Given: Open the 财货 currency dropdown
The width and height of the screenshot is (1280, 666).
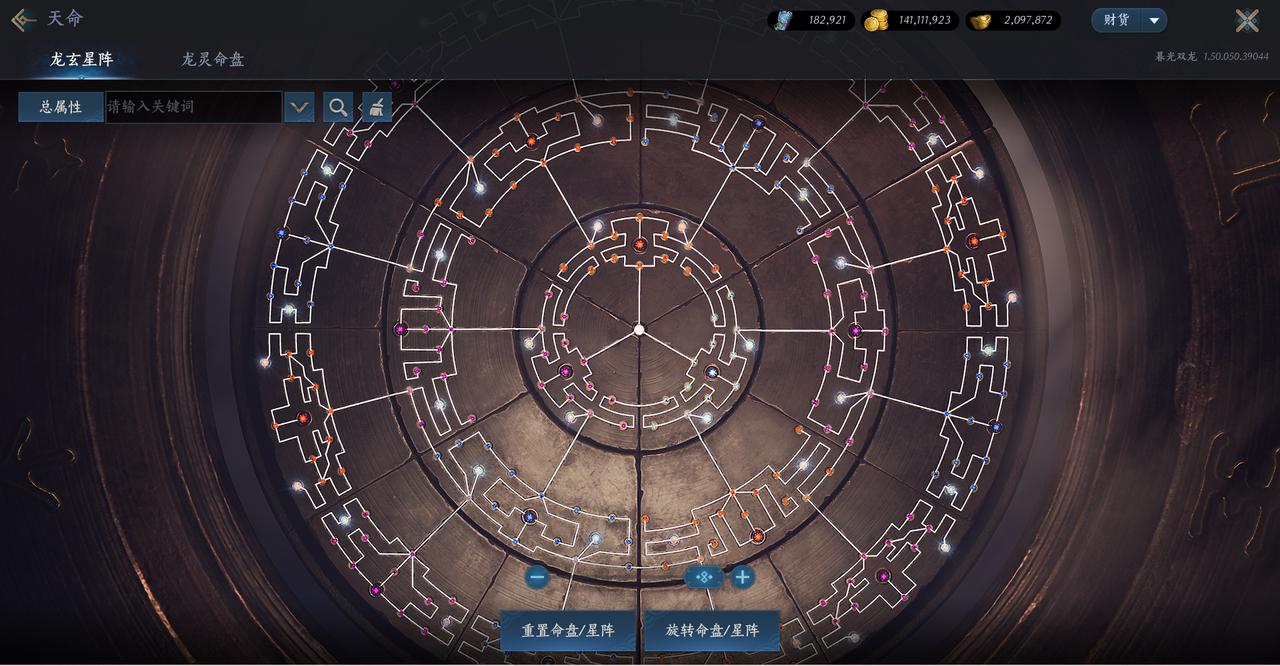Looking at the screenshot, I should [x=1130, y=20].
